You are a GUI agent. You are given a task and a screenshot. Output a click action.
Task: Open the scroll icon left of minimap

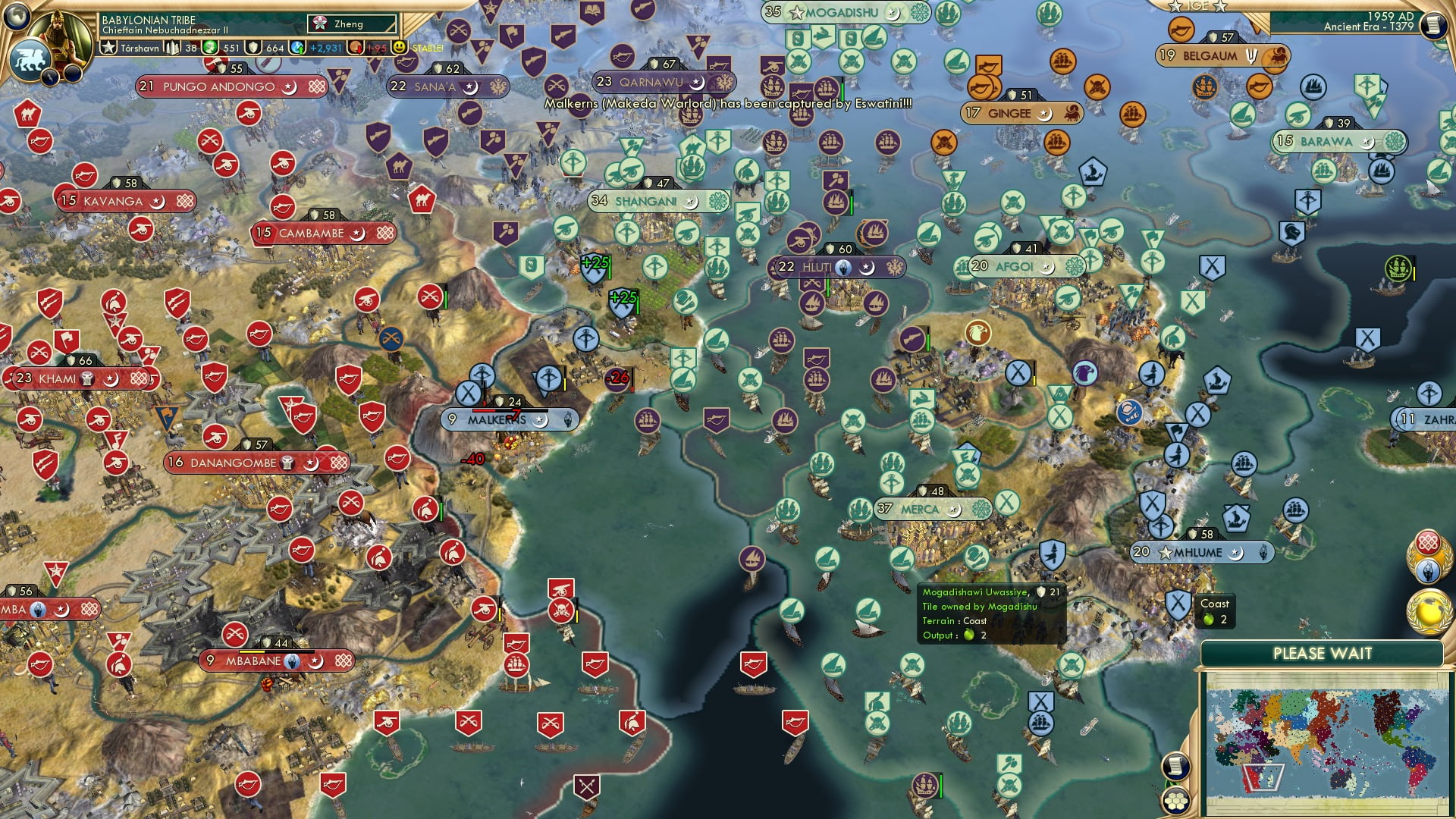pos(1175,766)
